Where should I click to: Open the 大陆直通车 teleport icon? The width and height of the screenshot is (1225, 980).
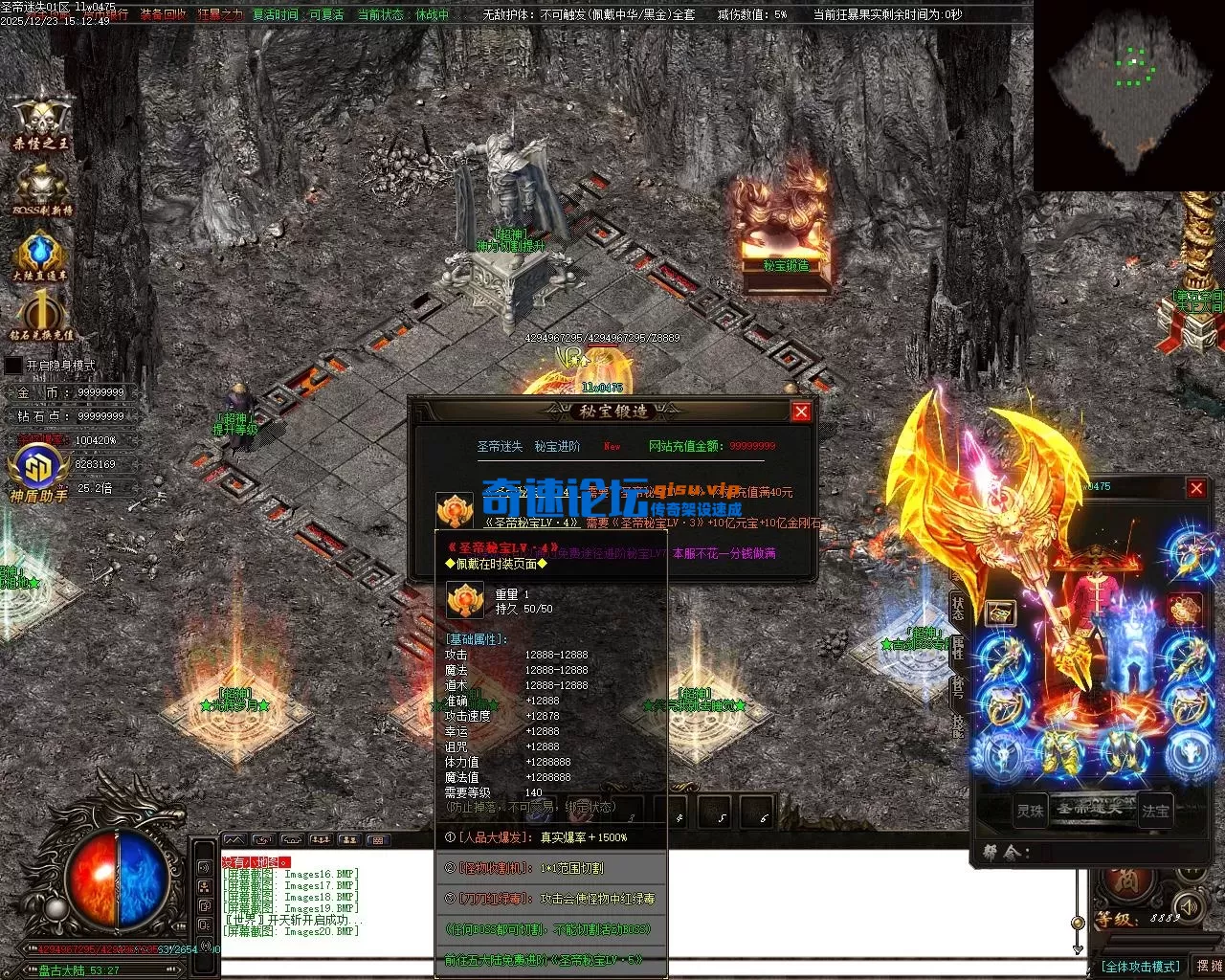click(40, 256)
